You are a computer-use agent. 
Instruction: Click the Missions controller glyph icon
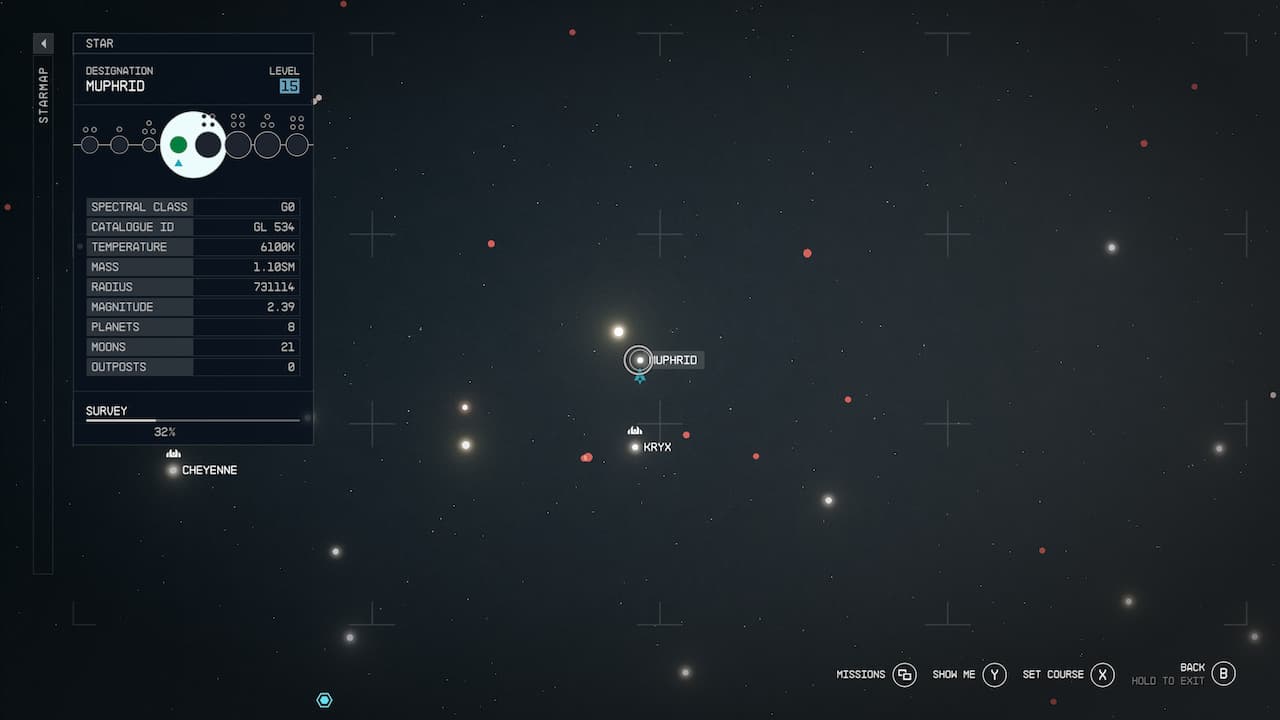coord(903,675)
